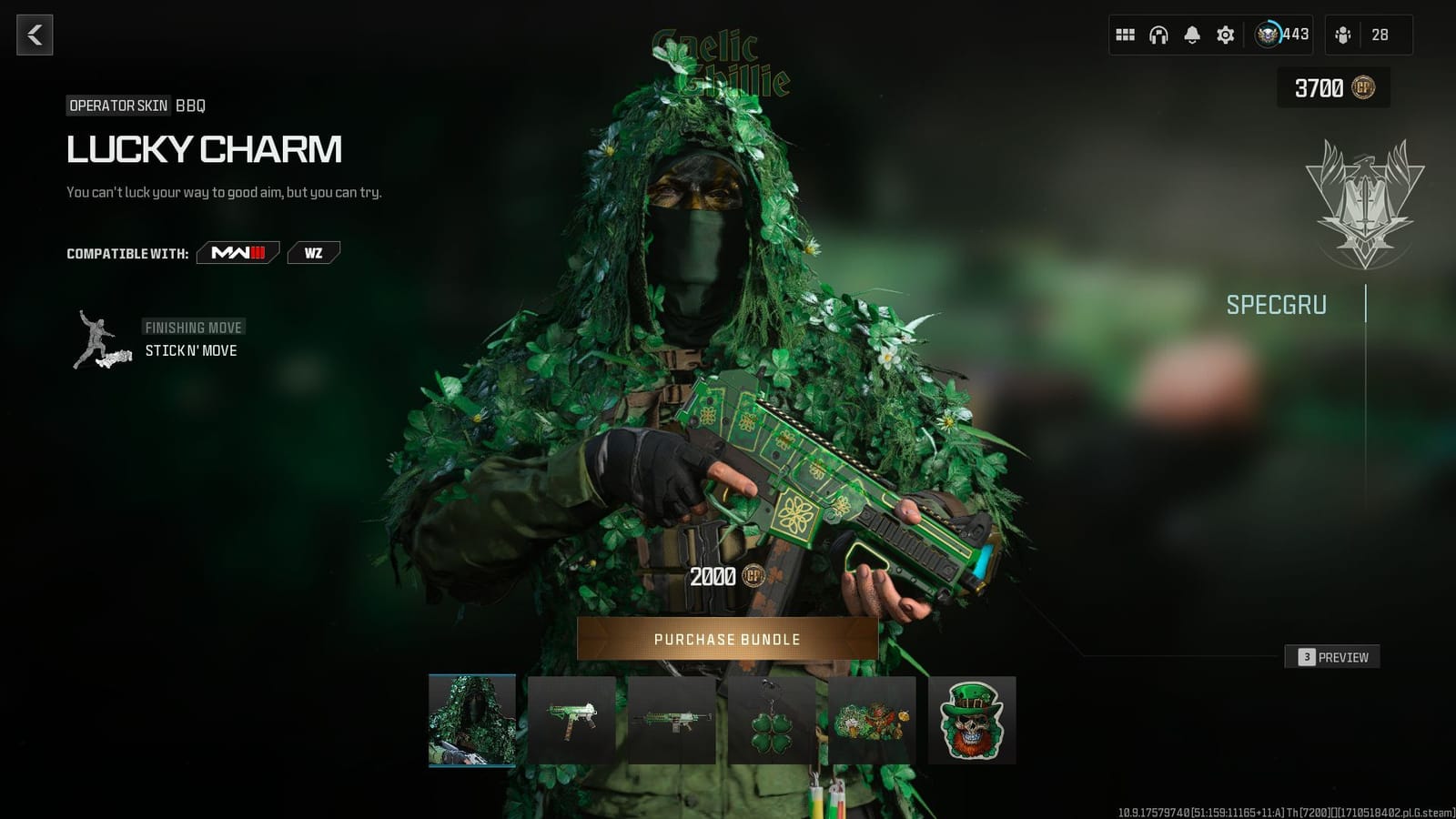
Task: Open the apps grid menu icon
Action: pos(1125,35)
